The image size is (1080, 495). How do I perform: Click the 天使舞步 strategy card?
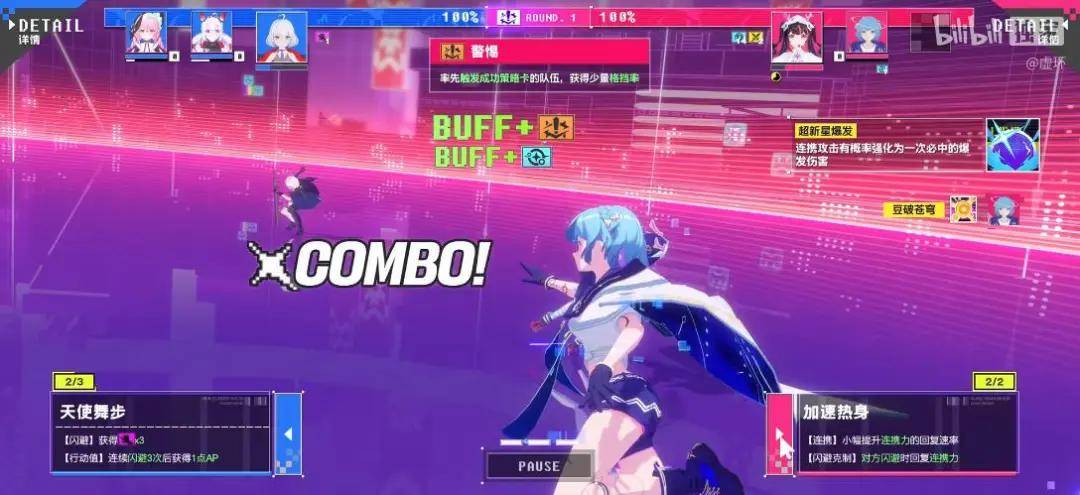[160, 432]
